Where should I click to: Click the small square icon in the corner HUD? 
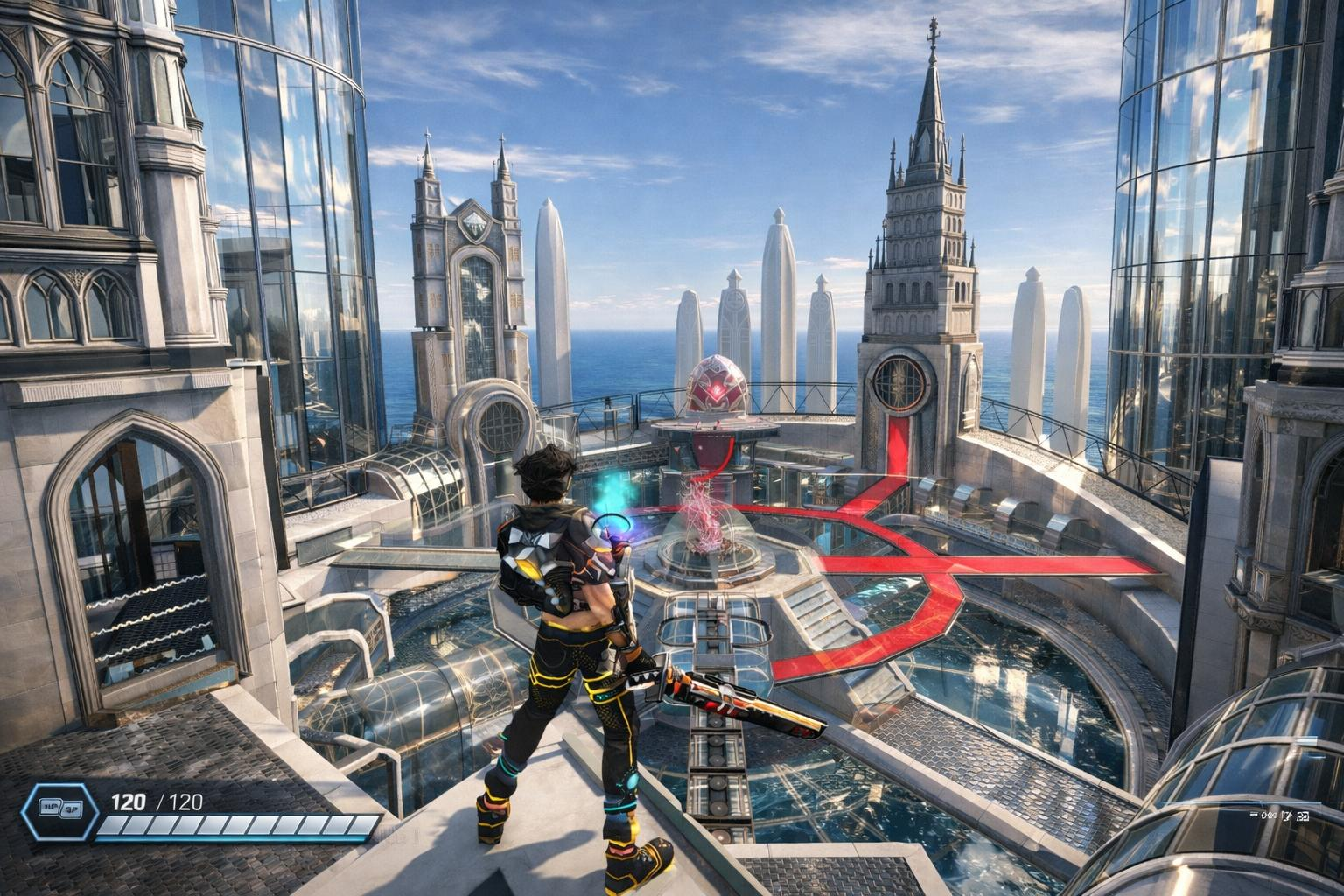[x=1303, y=816]
